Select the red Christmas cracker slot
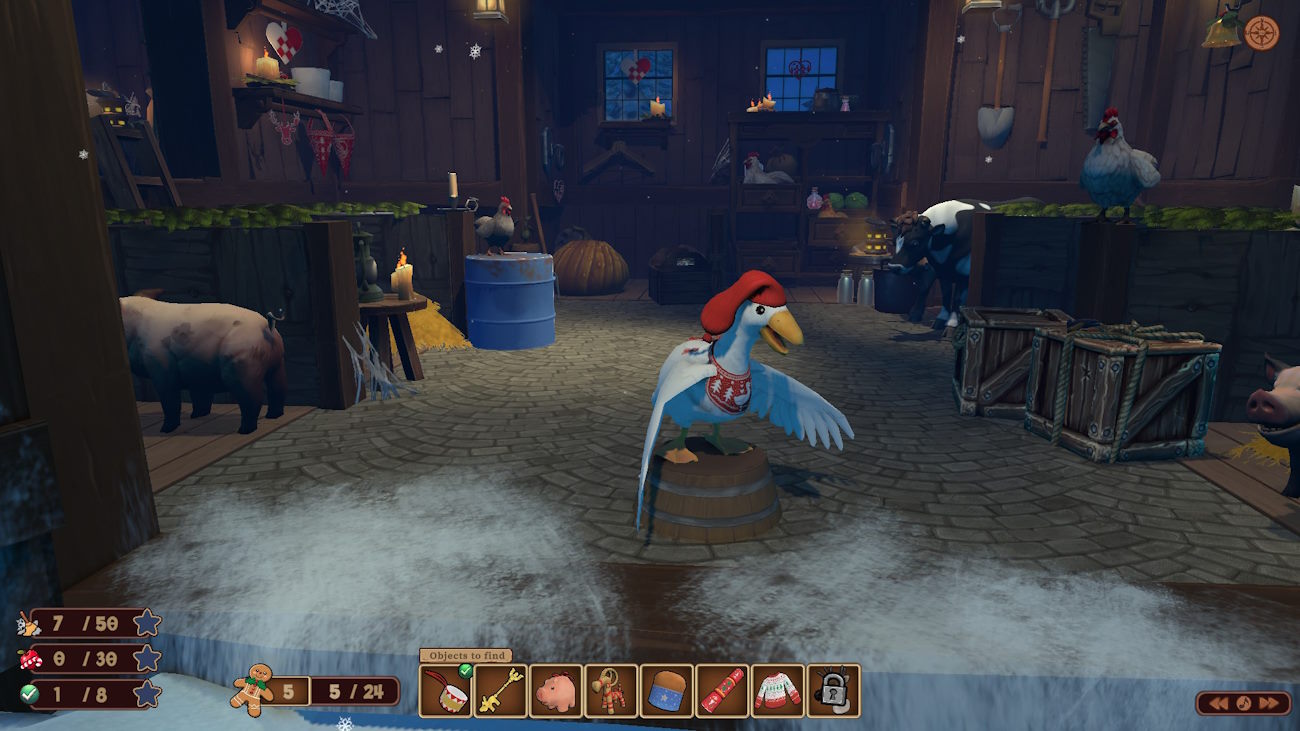The image size is (1300, 731). [x=722, y=691]
